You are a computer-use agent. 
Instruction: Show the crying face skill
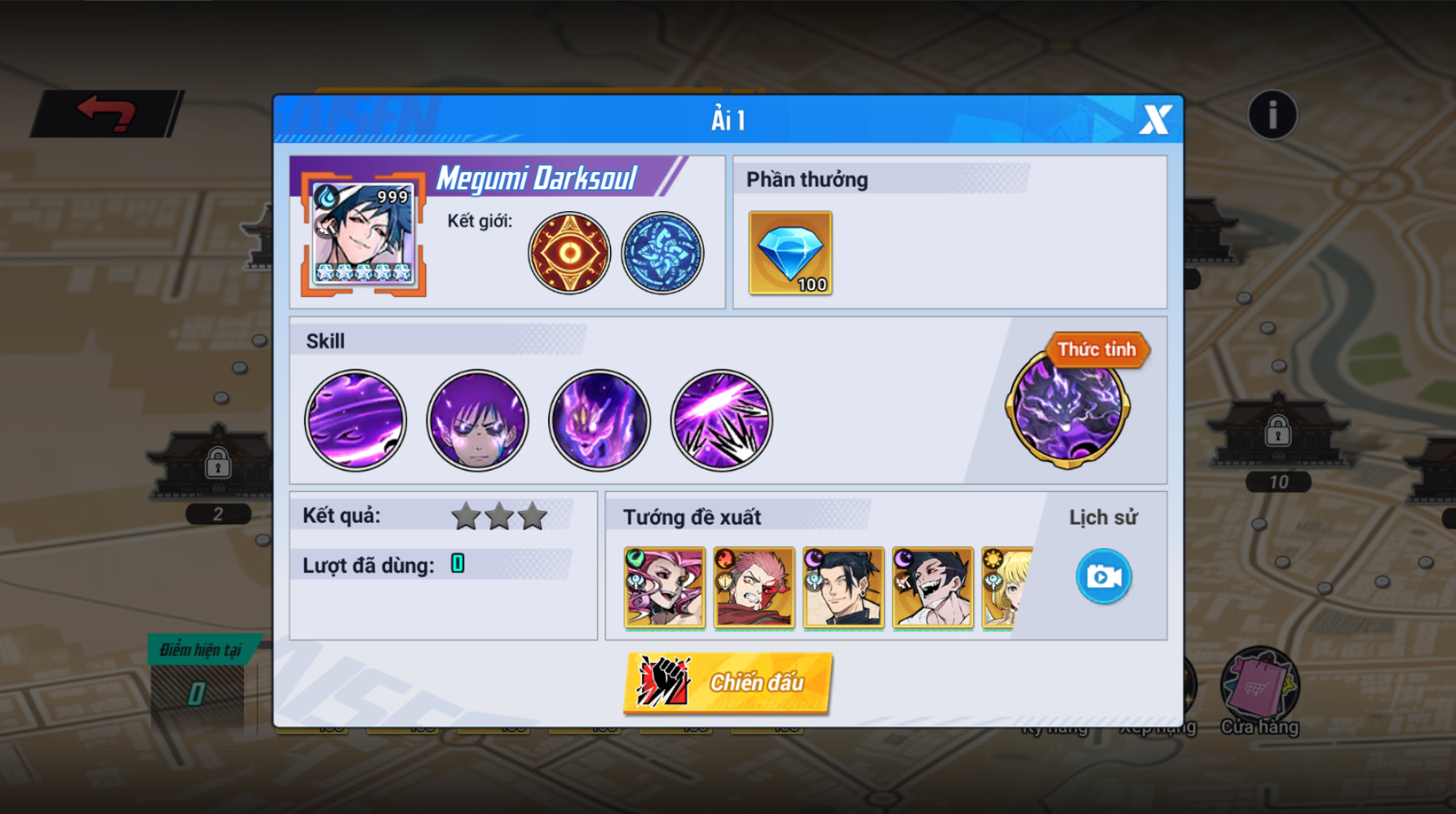click(x=478, y=421)
